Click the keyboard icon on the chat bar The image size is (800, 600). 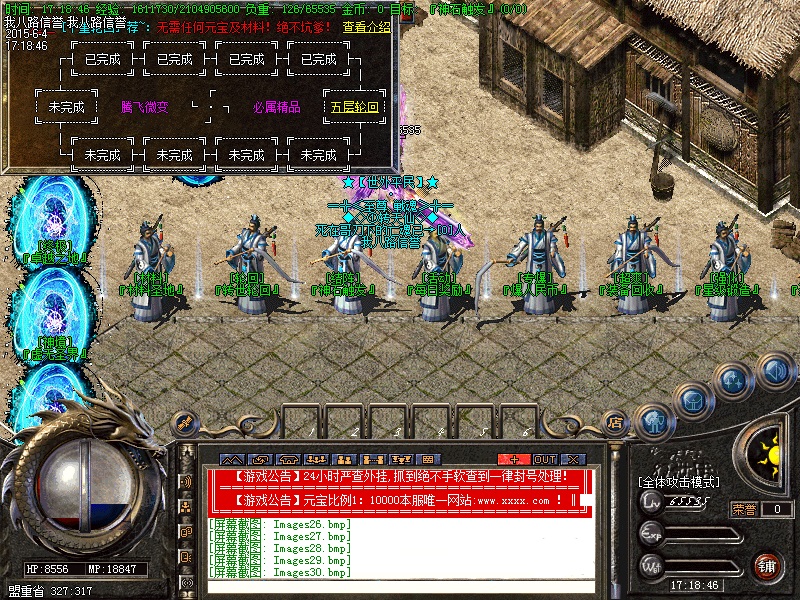[429, 459]
